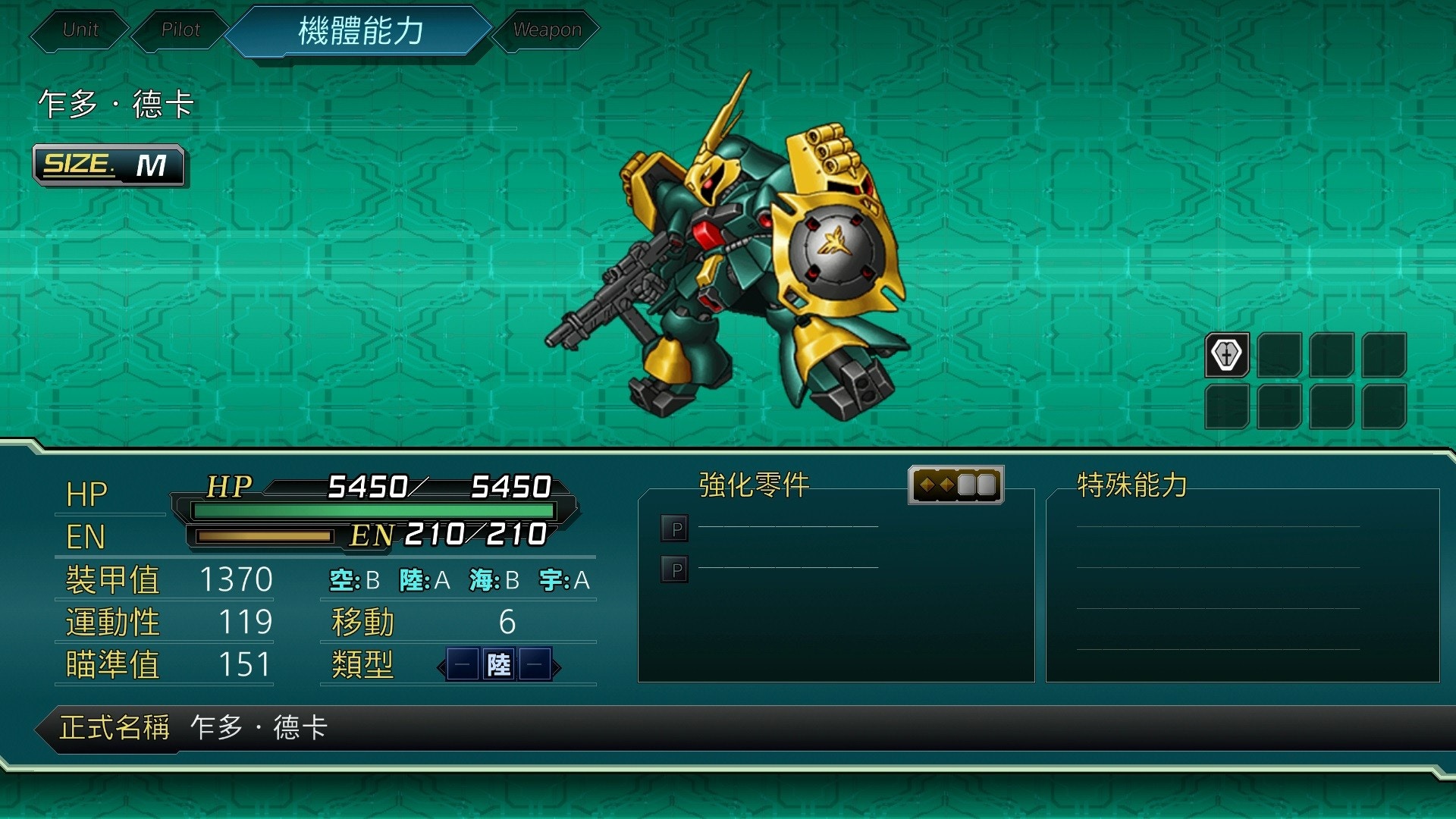This screenshot has height=819, width=1456.
Task: Click the 強化零件 slot-count indicator
Action: click(x=955, y=485)
